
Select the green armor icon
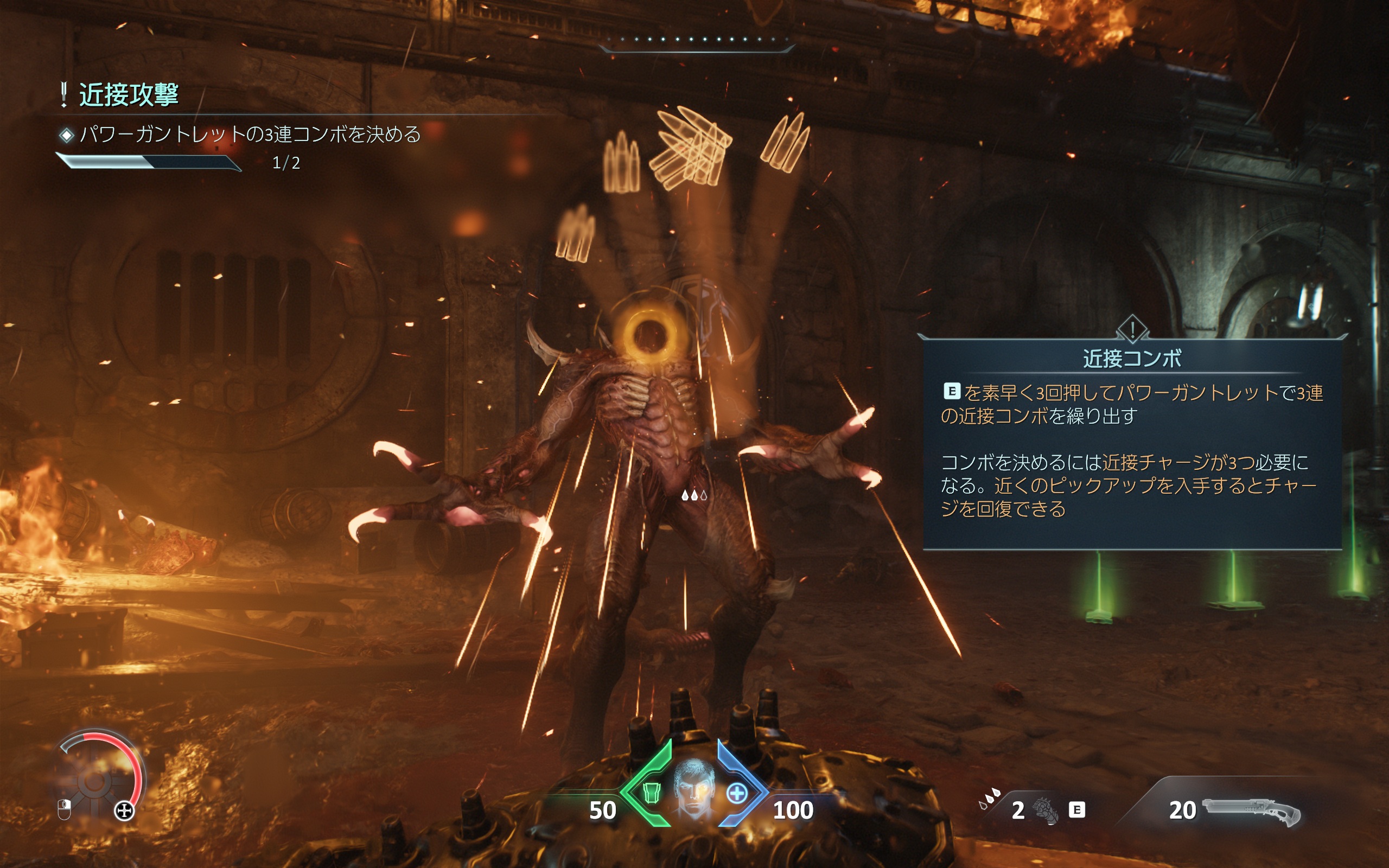651,793
